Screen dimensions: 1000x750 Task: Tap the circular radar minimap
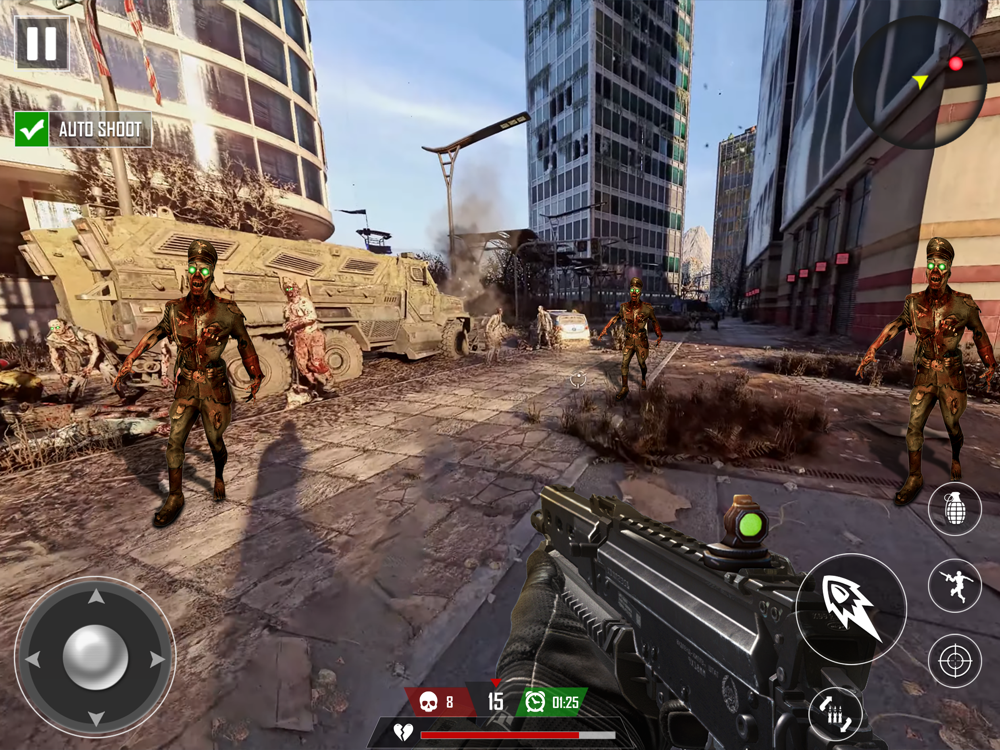click(919, 83)
